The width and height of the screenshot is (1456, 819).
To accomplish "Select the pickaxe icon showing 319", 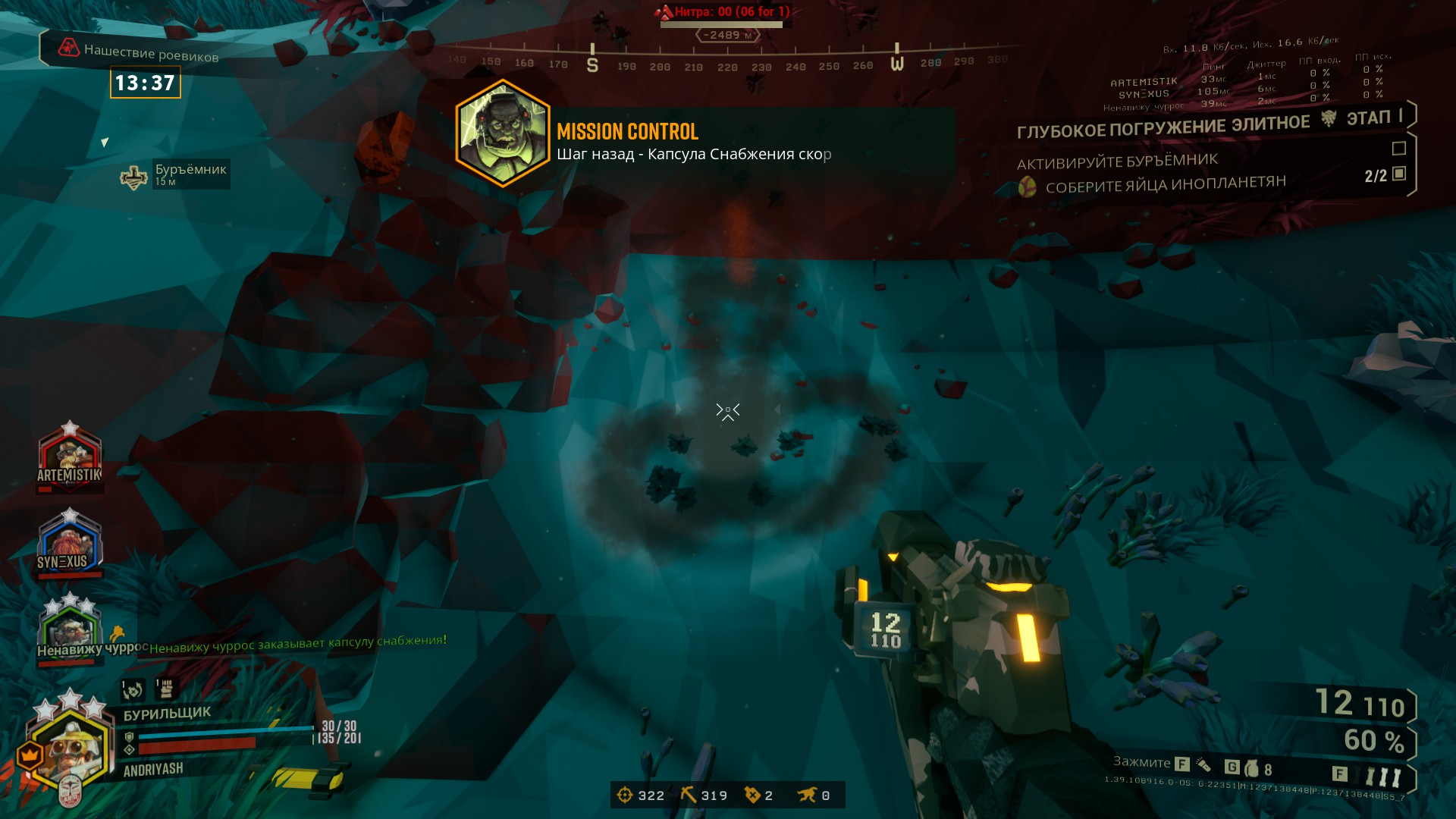I will coord(689,795).
